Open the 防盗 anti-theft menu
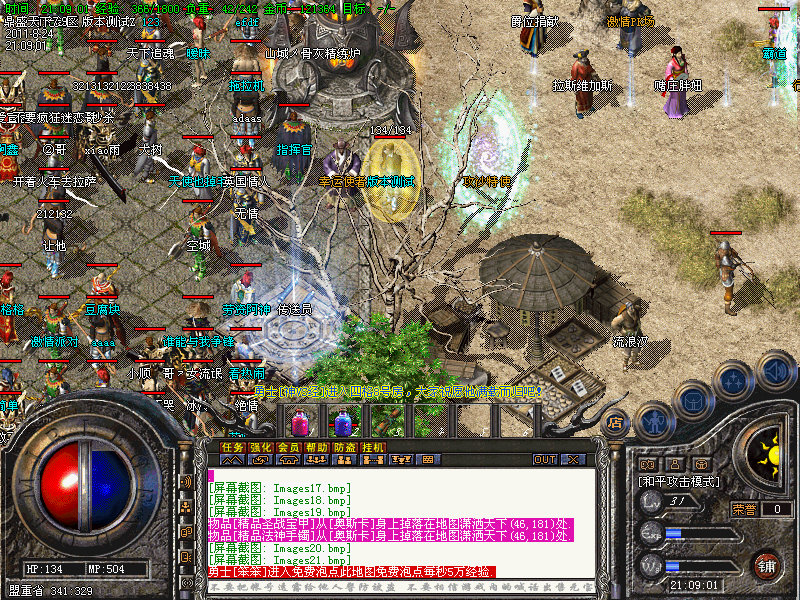Image resolution: width=800 pixels, height=600 pixels. tap(345, 447)
